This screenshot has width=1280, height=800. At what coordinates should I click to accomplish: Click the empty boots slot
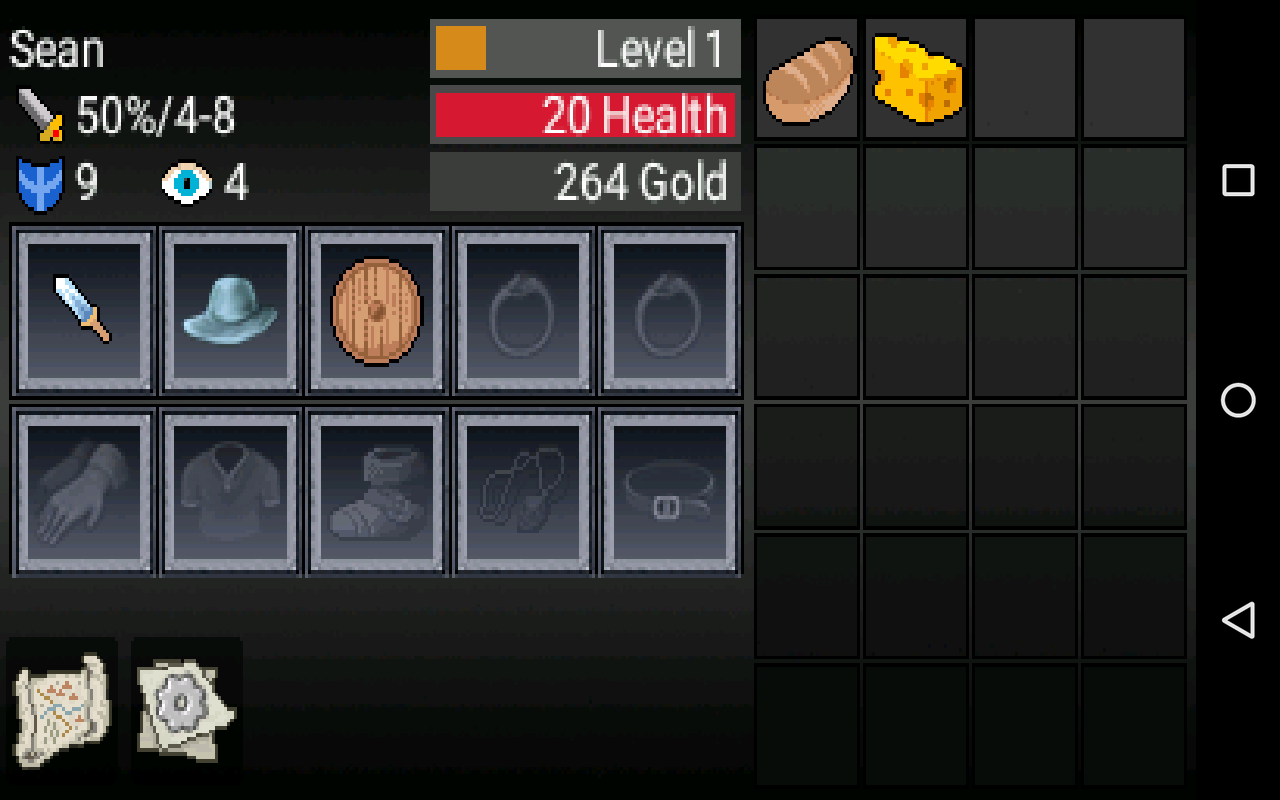click(375, 489)
